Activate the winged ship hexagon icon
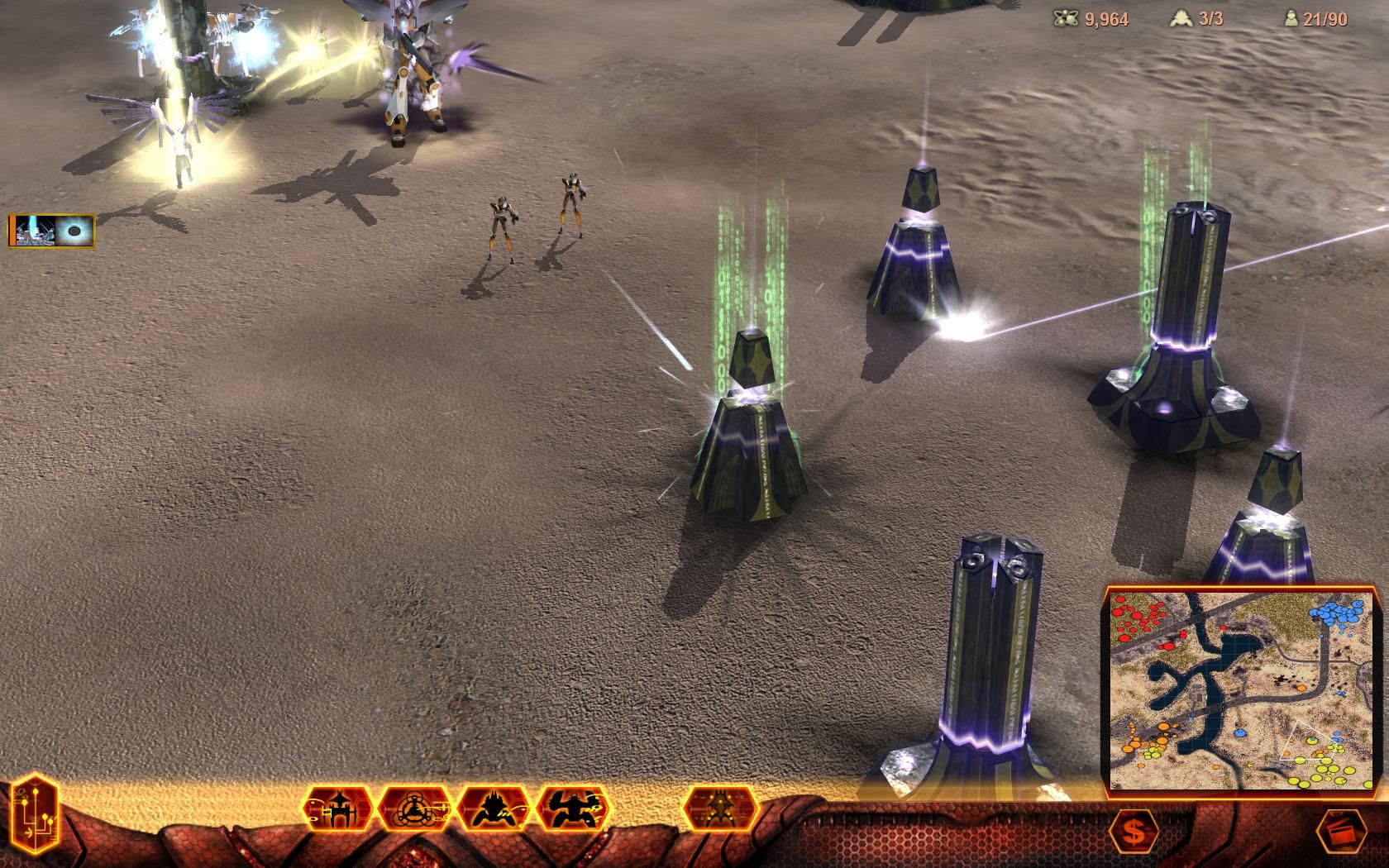Screen dimensions: 1389x868 click(x=720, y=808)
